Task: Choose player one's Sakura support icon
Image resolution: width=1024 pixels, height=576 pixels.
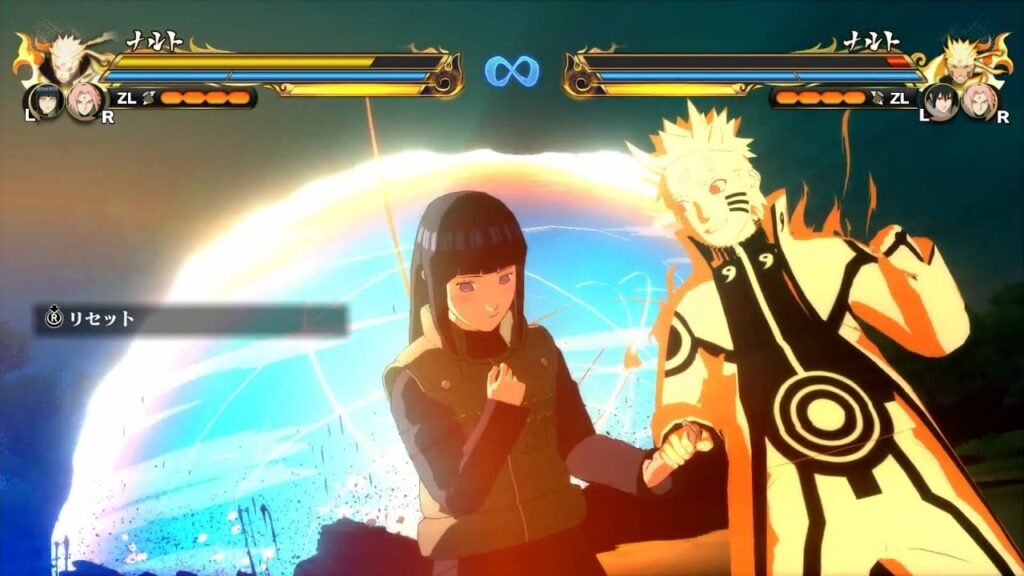Action: pos(83,101)
